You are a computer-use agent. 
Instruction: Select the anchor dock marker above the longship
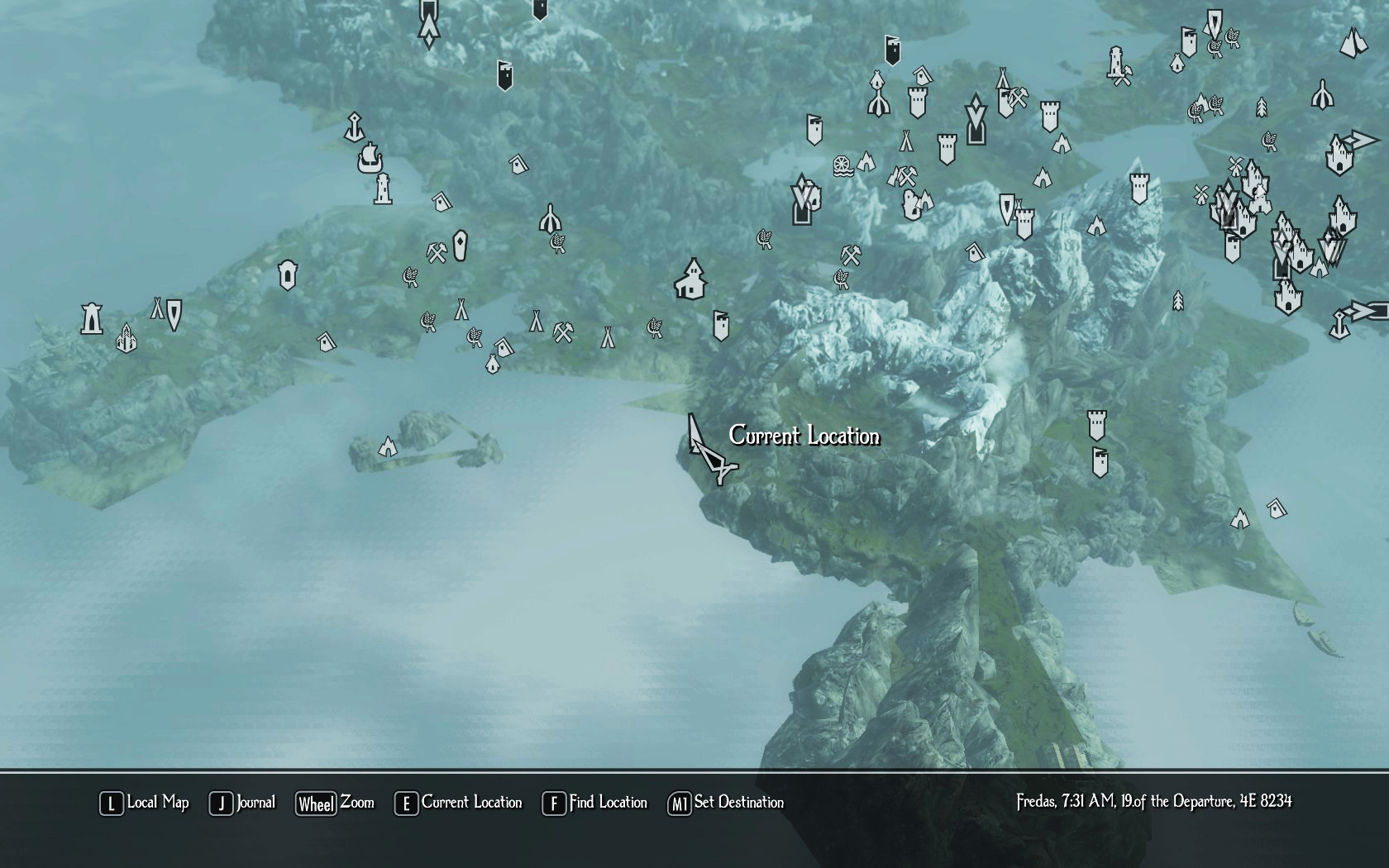click(355, 126)
